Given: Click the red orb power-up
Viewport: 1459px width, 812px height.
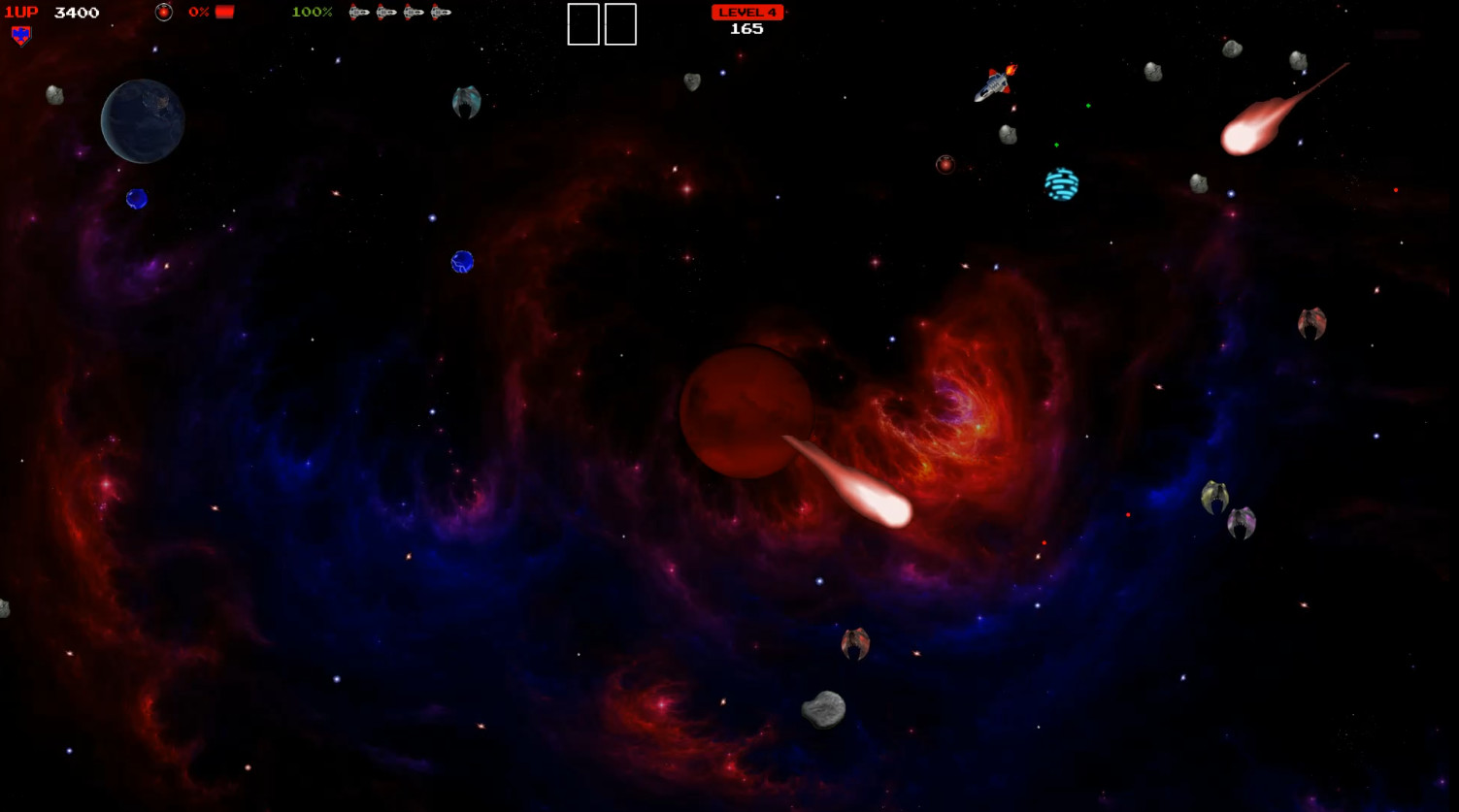Looking at the screenshot, I should click(946, 164).
